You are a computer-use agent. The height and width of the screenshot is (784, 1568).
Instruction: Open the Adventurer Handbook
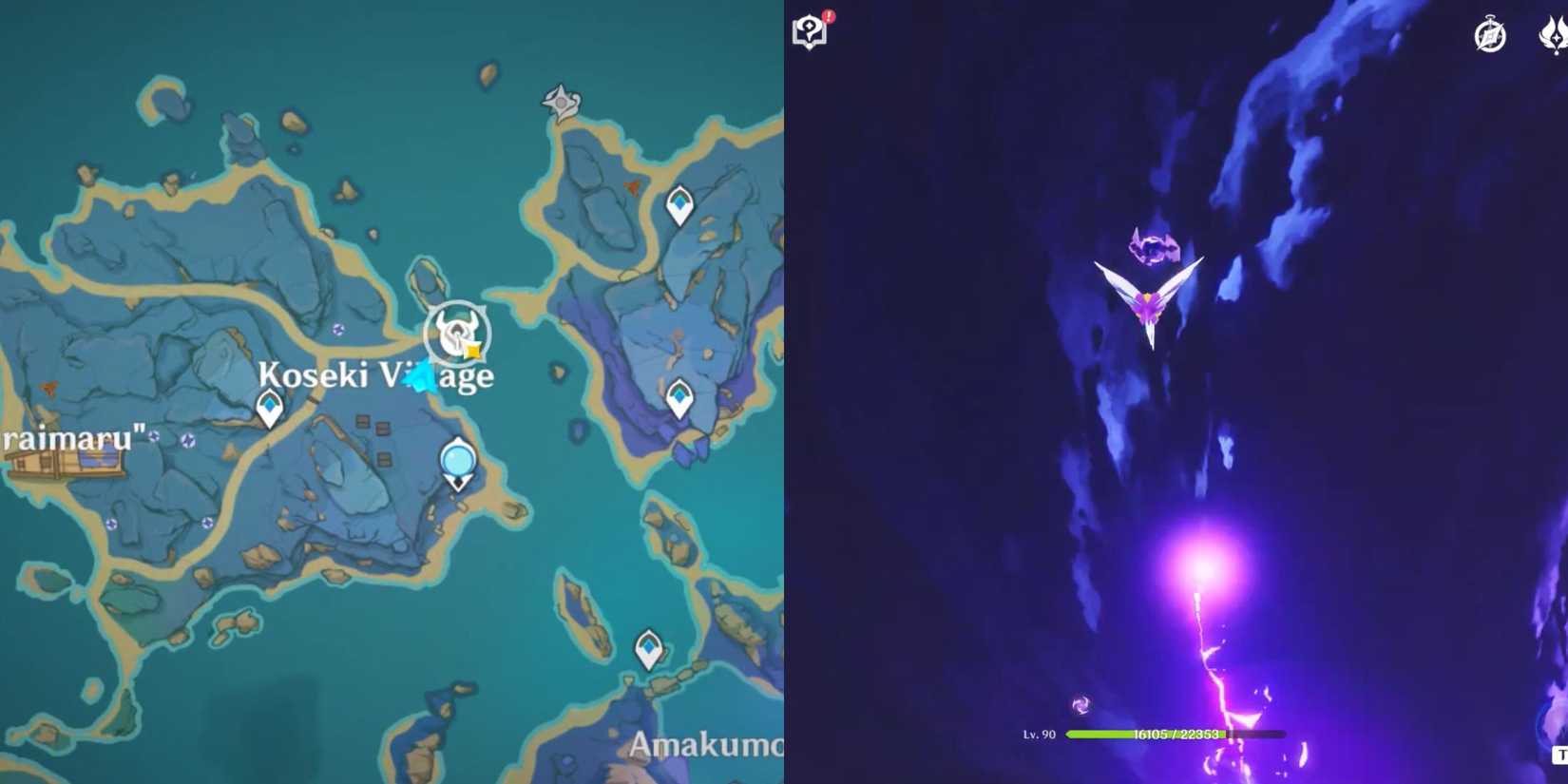[807, 31]
